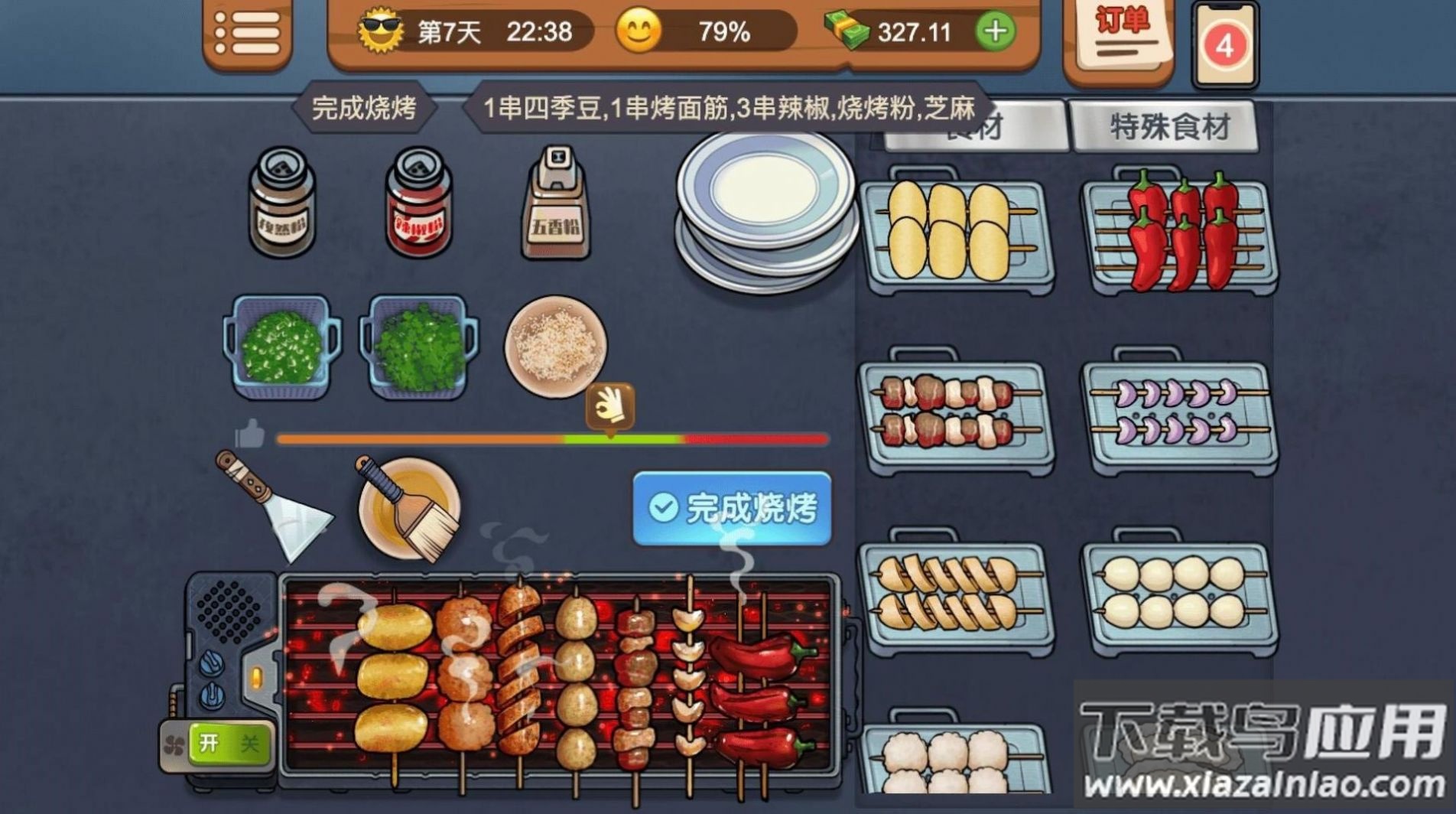Click the sesame seed bowl
1456x814 pixels.
pyautogui.click(x=556, y=344)
